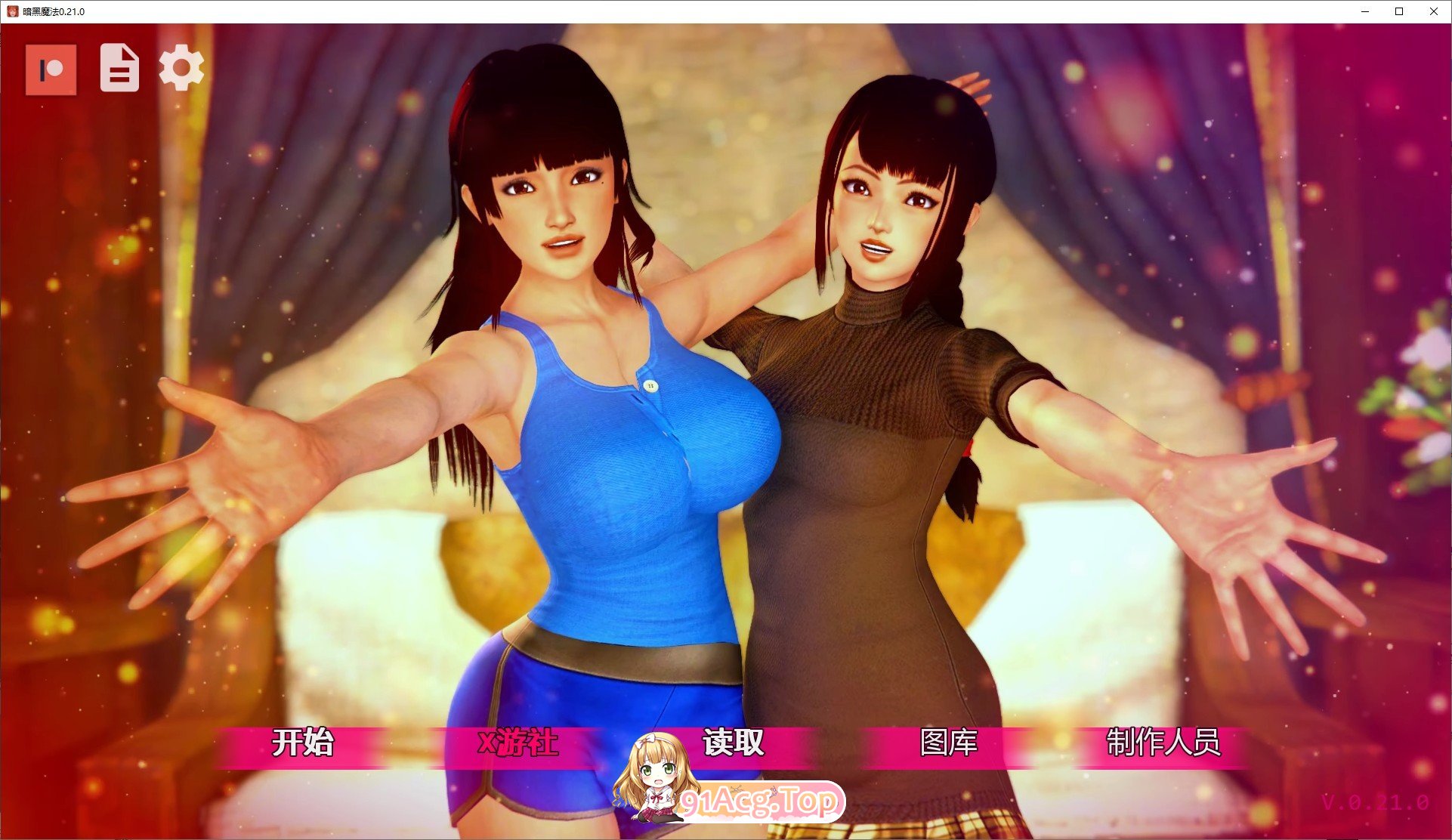
Task: Minimize the game window
Action: coord(1364,11)
